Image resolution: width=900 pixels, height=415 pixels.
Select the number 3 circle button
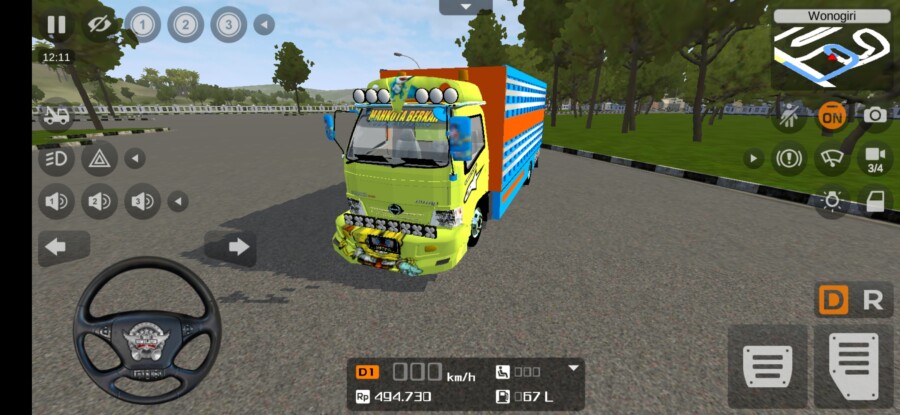coord(229,24)
